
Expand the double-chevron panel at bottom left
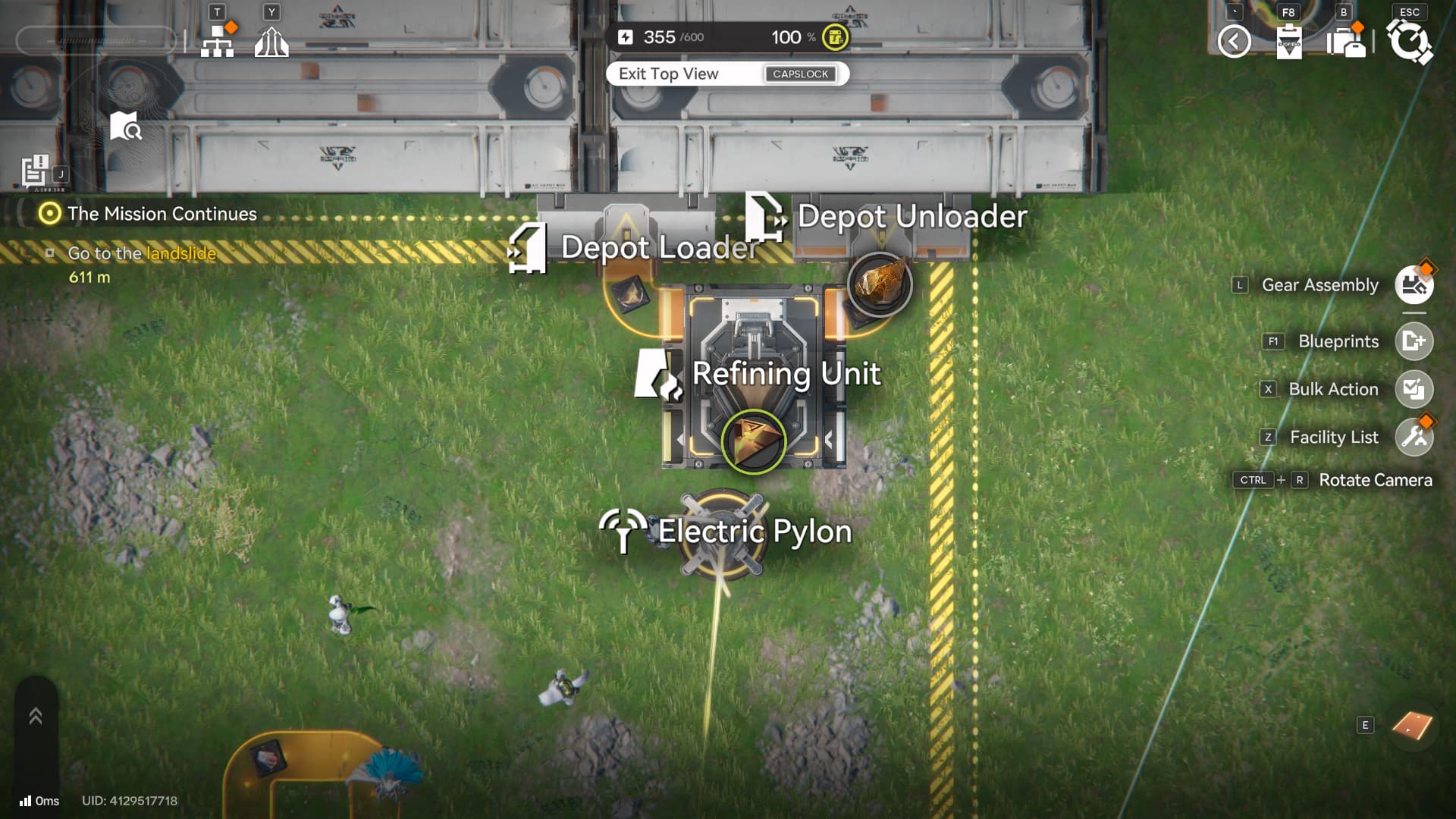[36, 716]
